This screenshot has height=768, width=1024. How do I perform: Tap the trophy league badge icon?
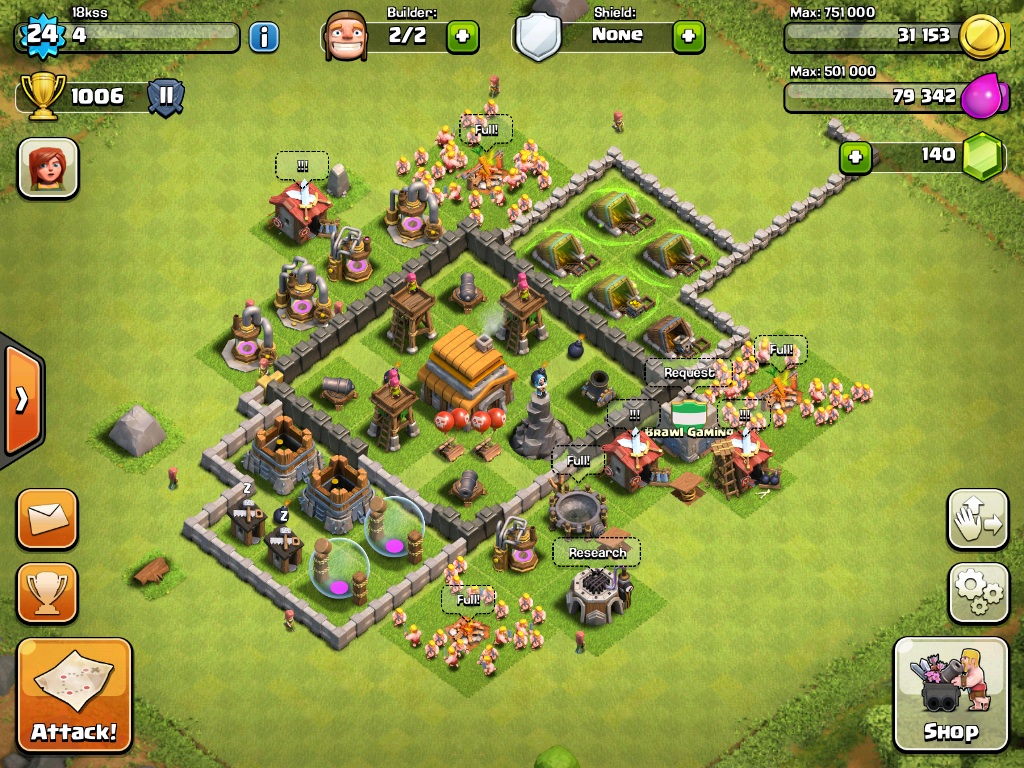[166, 97]
